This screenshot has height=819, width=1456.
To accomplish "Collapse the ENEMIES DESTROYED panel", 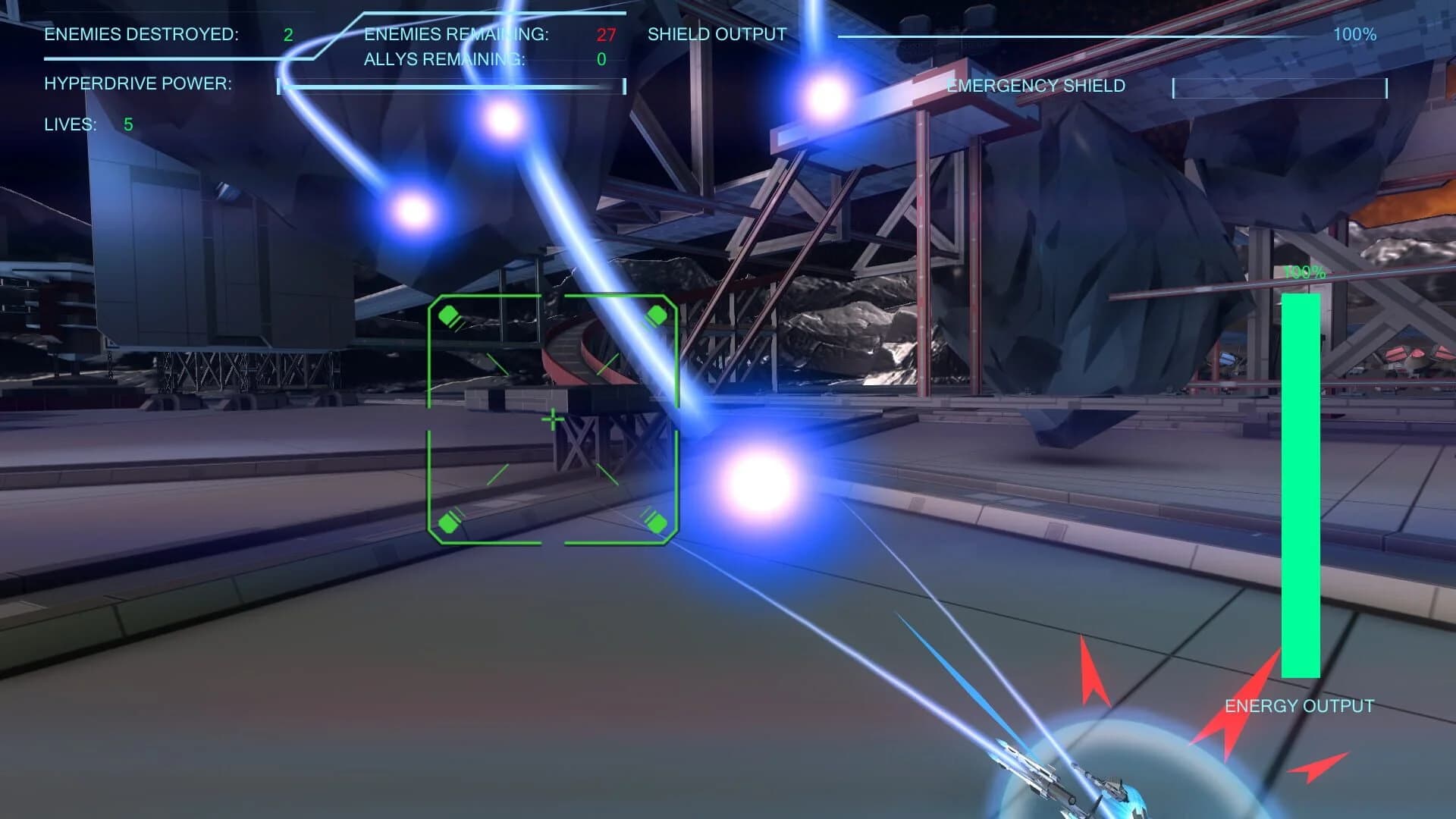I will point(141,33).
